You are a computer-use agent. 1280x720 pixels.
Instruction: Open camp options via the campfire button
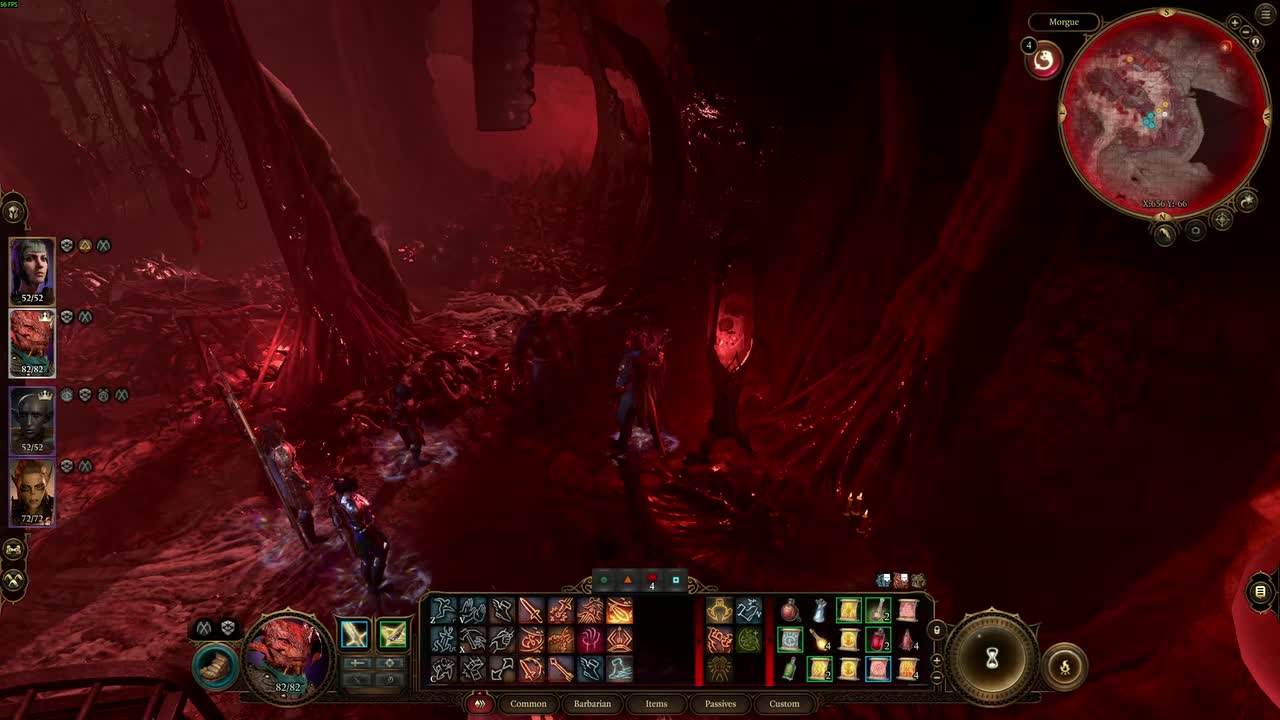1065,666
